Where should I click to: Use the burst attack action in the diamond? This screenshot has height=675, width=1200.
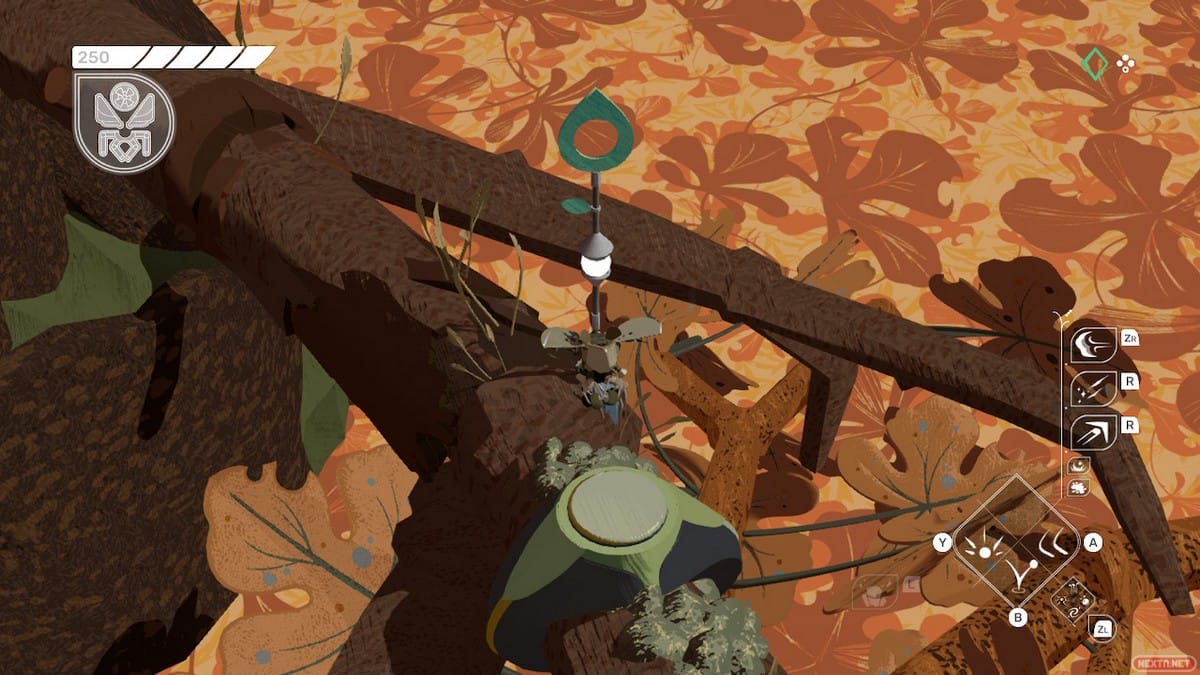[983, 546]
